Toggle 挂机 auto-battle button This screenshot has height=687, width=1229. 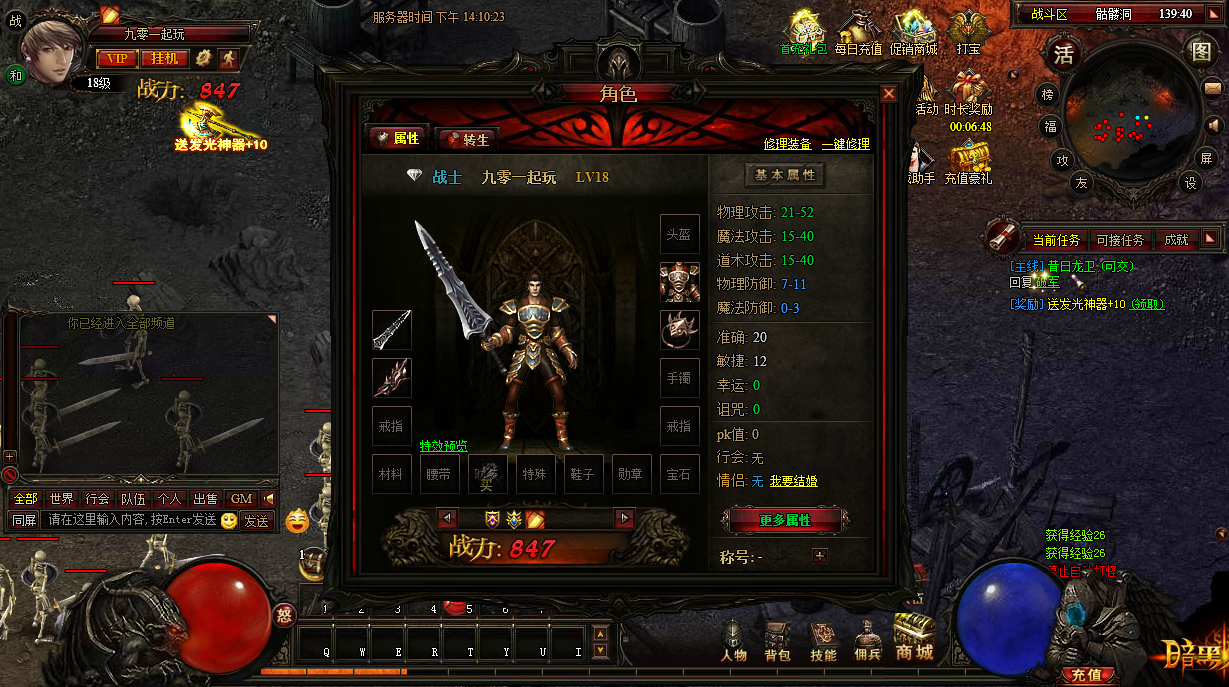click(x=164, y=58)
